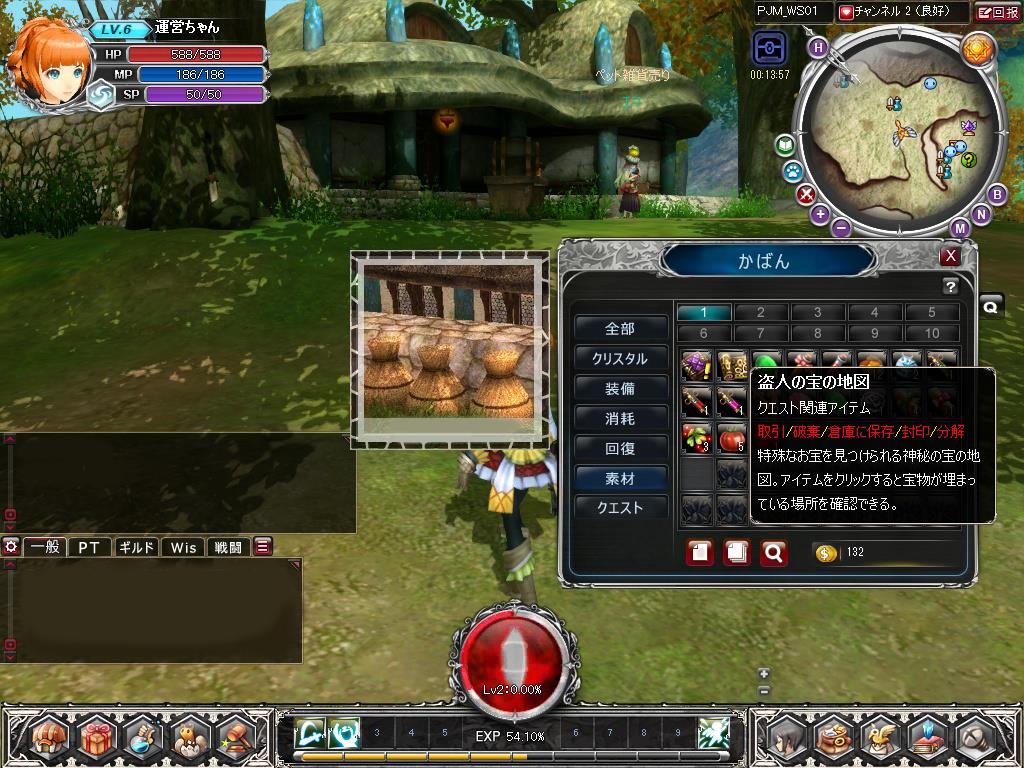Viewport: 1024px width, 768px height.
Task: Click the magnifying glass search button in bag
Action: 773,552
